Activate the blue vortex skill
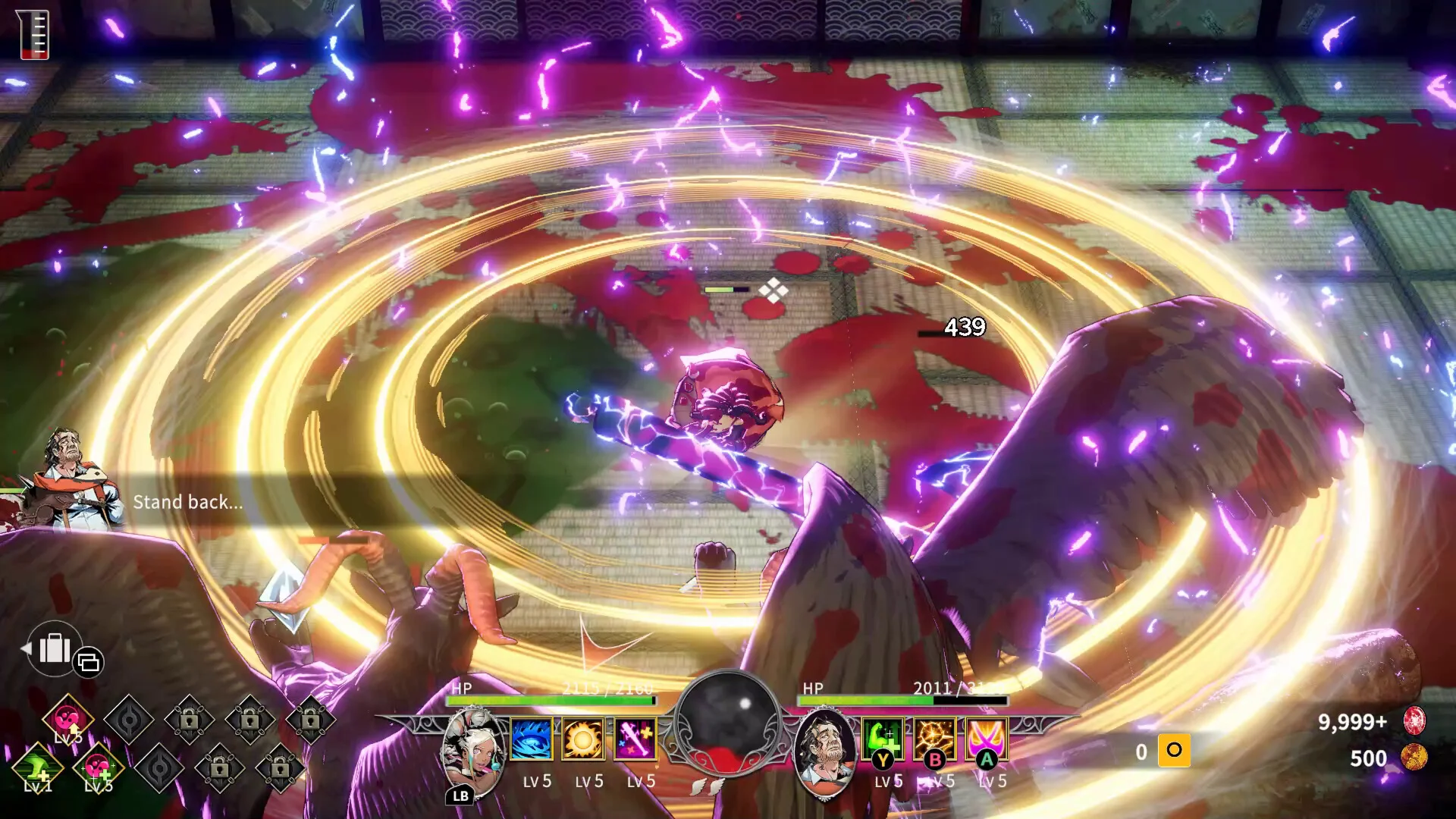The width and height of the screenshot is (1456, 819). click(531, 739)
